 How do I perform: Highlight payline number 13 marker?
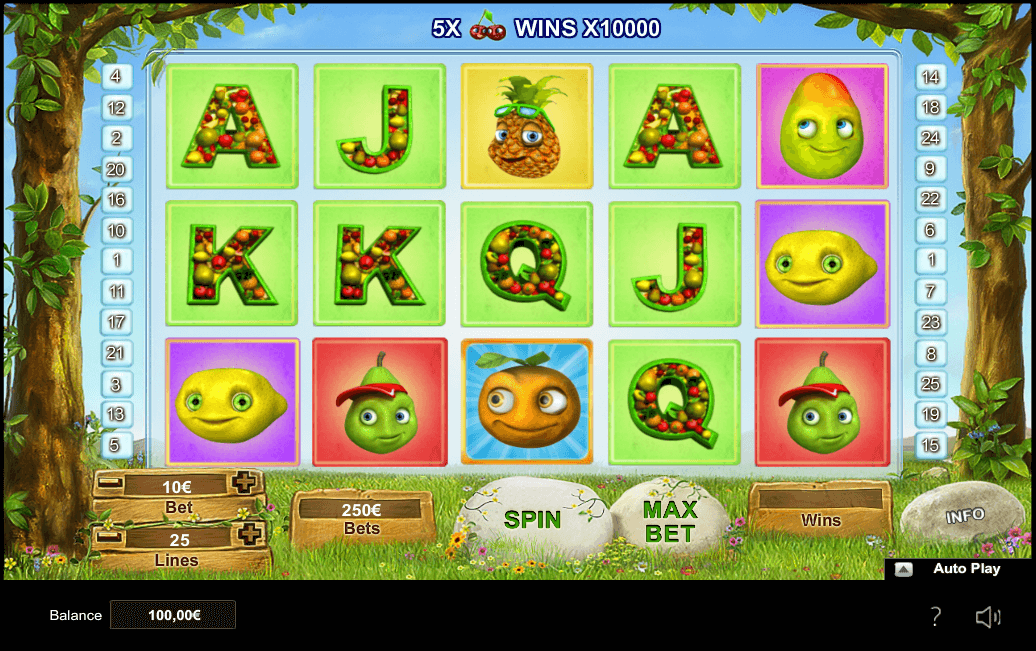[116, 414]
